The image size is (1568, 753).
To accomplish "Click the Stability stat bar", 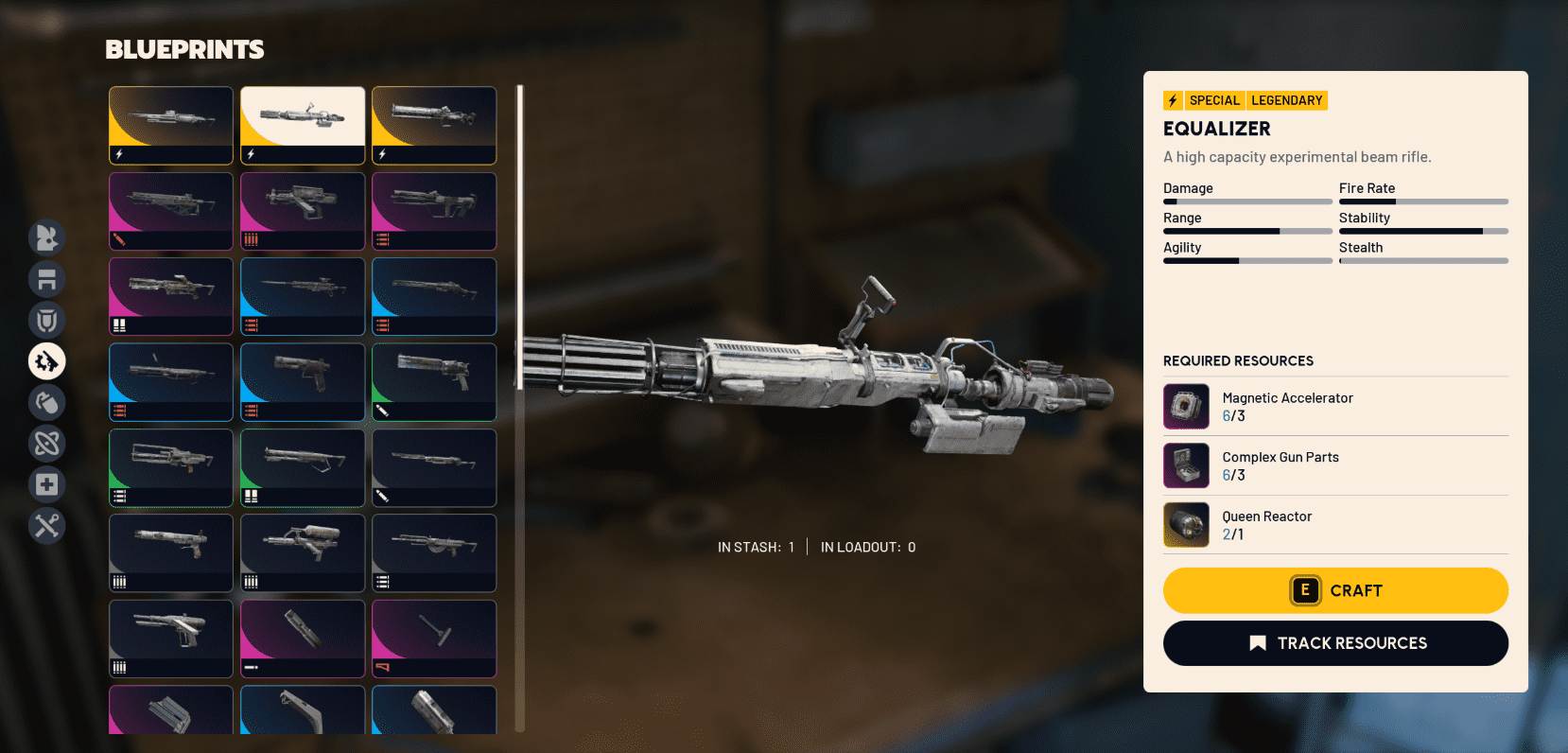I will pyautogui.click(x=1423, y=230).
